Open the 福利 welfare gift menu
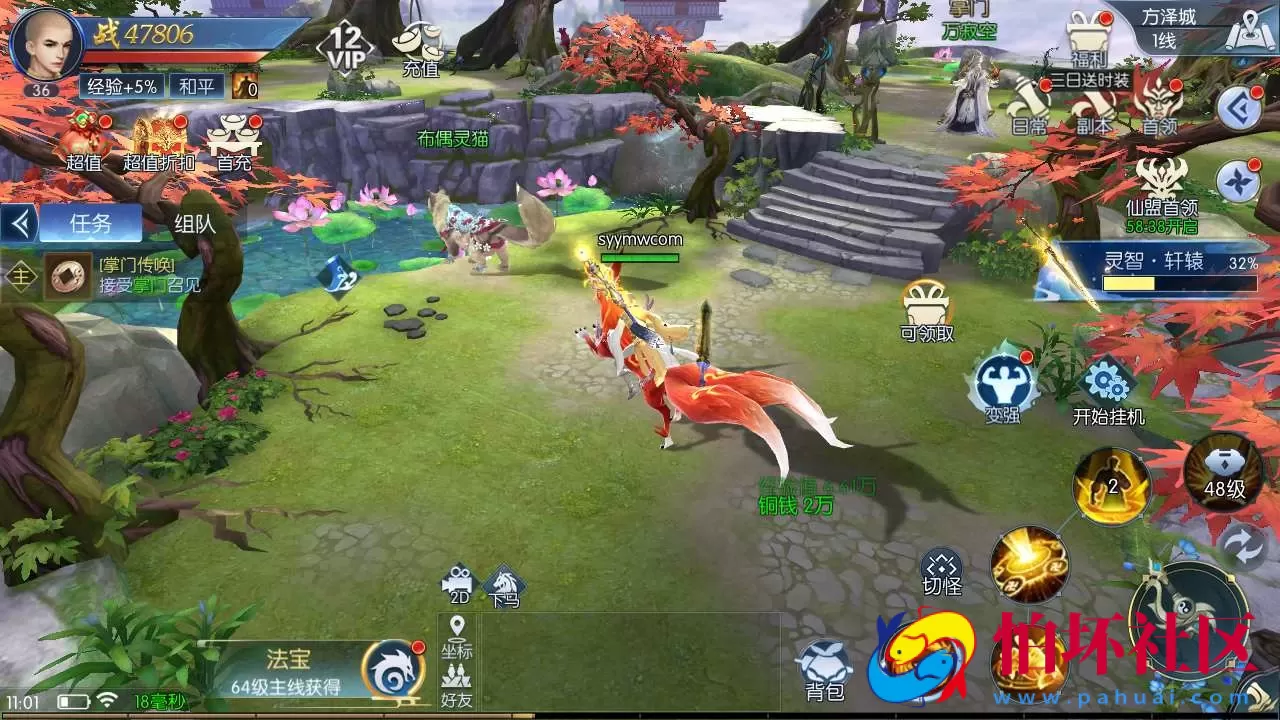Image resolution: width=1280 pixels, height=720 pixels. 1088,40
